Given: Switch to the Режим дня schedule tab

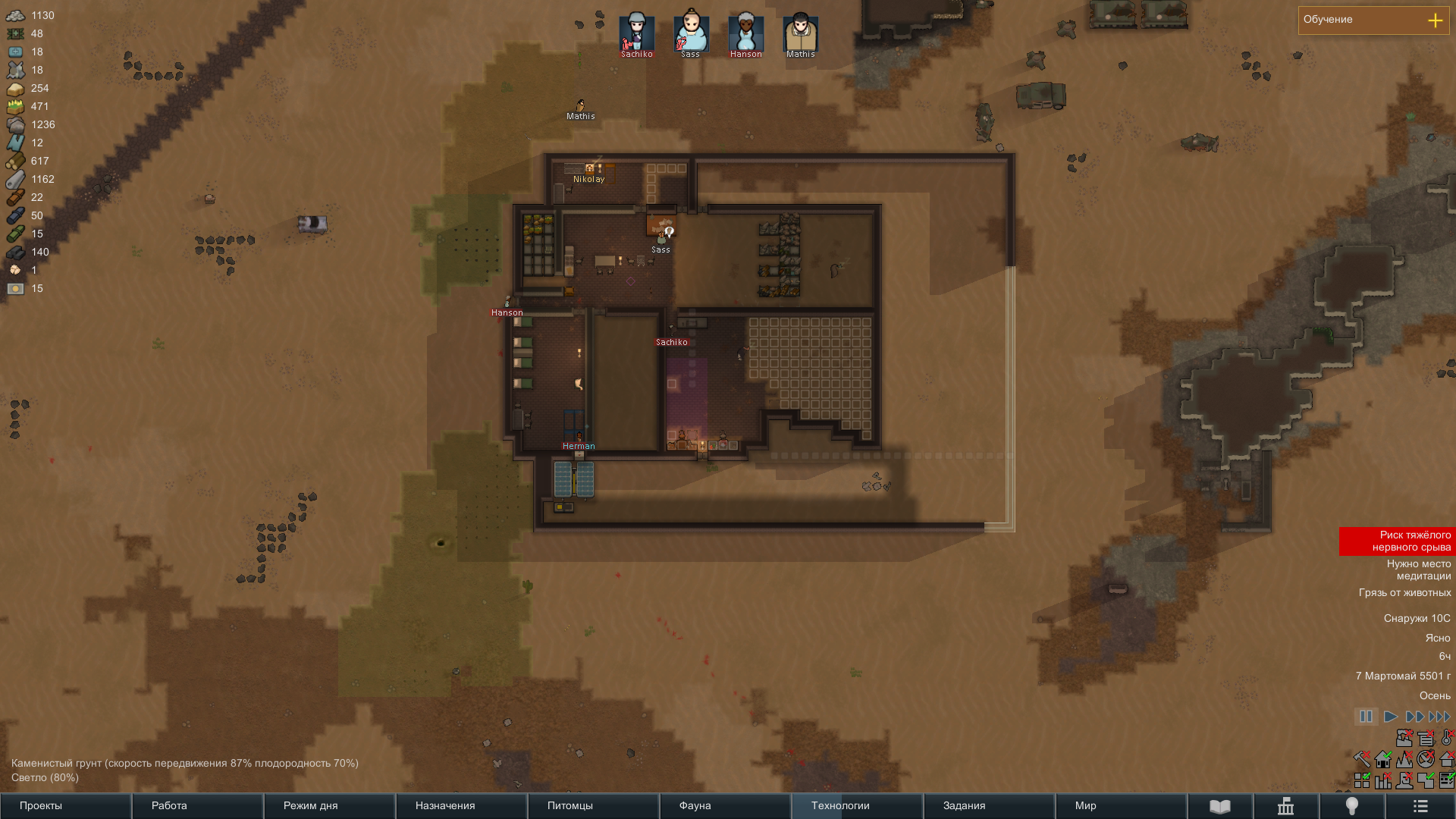Looking at the screenshot, I should tap(329, 805).
